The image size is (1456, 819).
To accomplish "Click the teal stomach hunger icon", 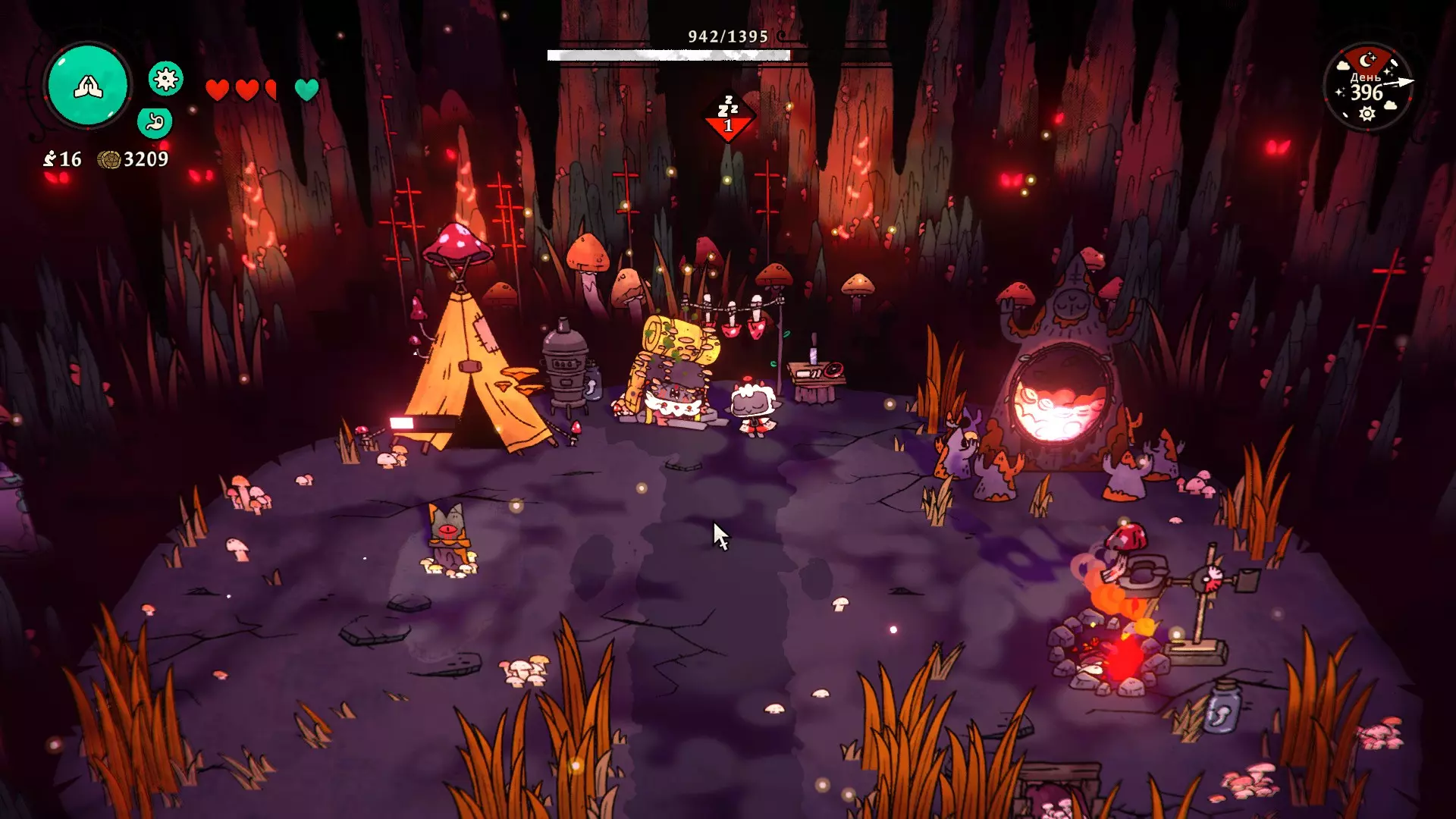I will click(155, 121).
